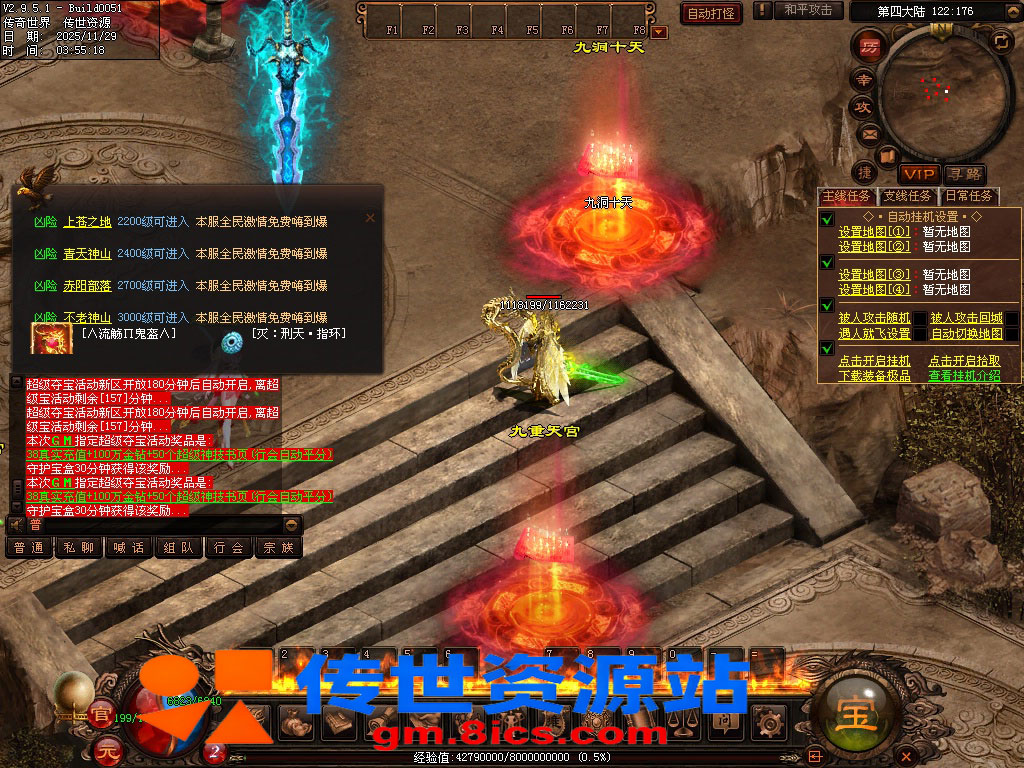Select the 私聊 private chat channel
The image size is (1024, 768).
[79, 548]
